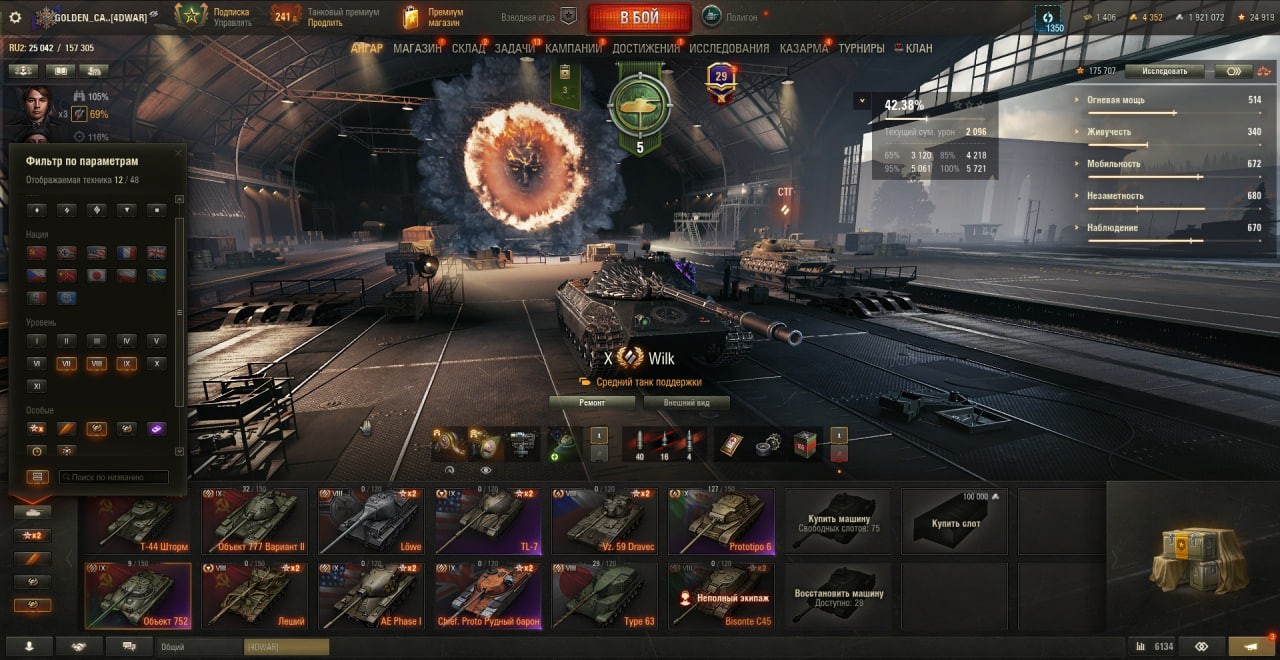
Task: Pick the Bisonte C45 tank
Action: coord(722,595)
